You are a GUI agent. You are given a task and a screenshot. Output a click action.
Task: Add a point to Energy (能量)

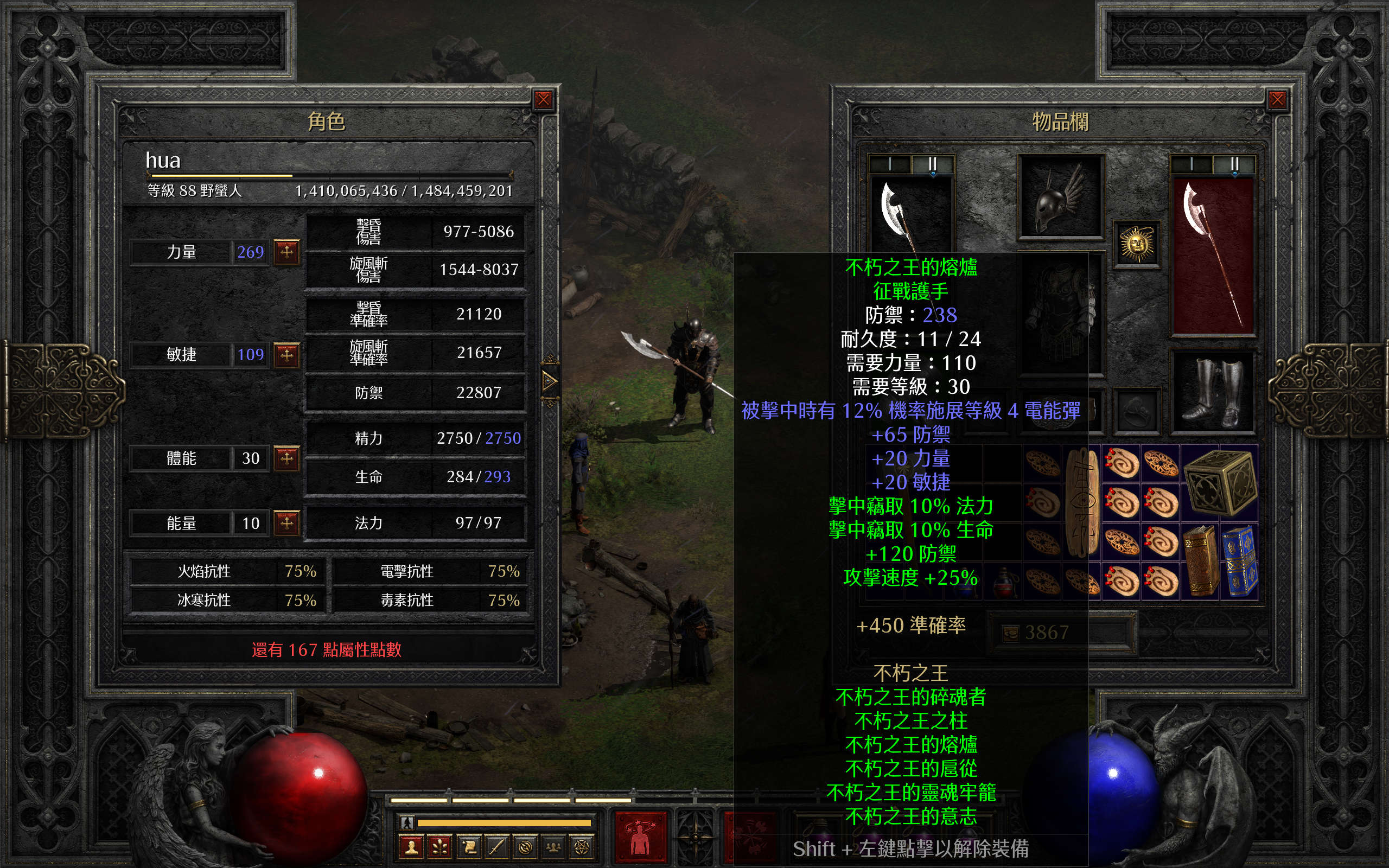[x=286, y=522]
